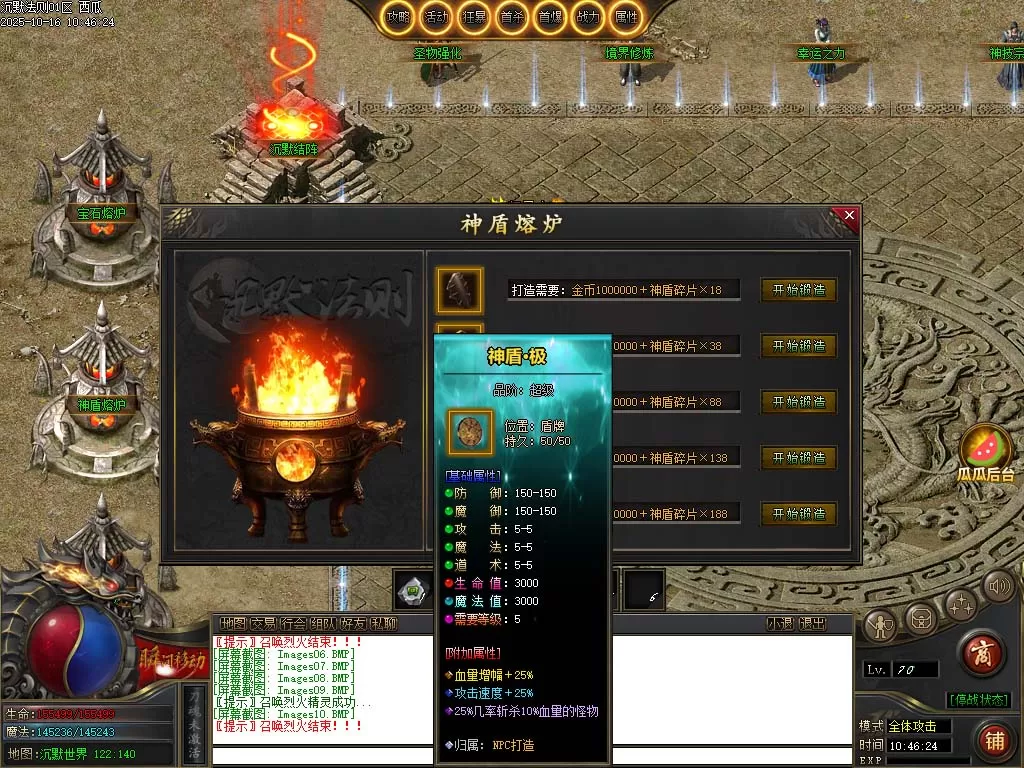1024x768 pixels.
Task: Open the 狂暴 berserk button
Action: tap(474, 17)
